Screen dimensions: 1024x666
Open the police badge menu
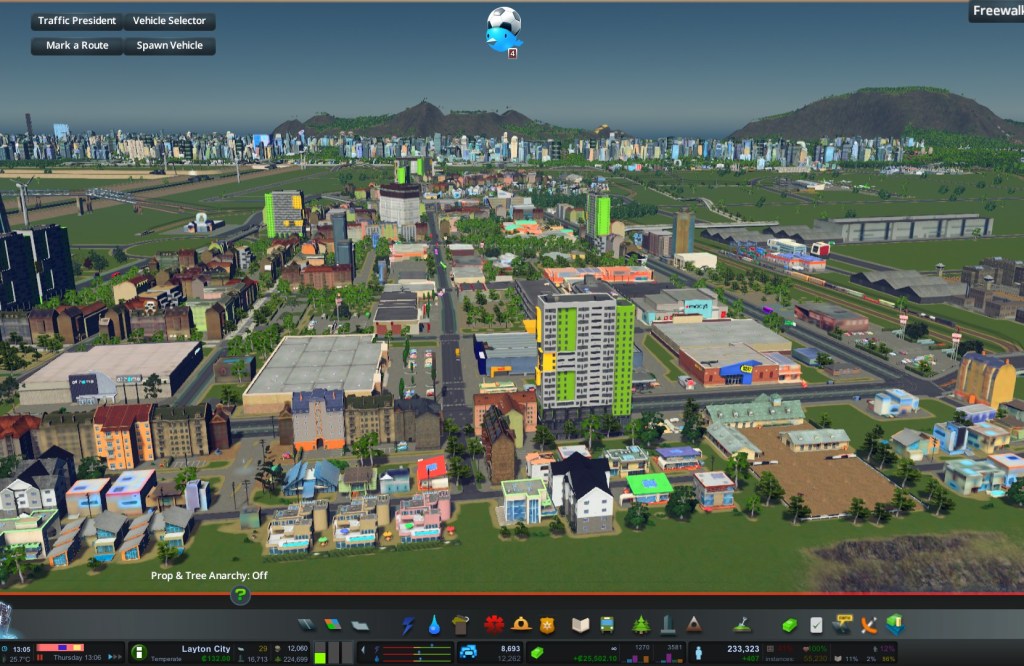(x=546, y=625)
